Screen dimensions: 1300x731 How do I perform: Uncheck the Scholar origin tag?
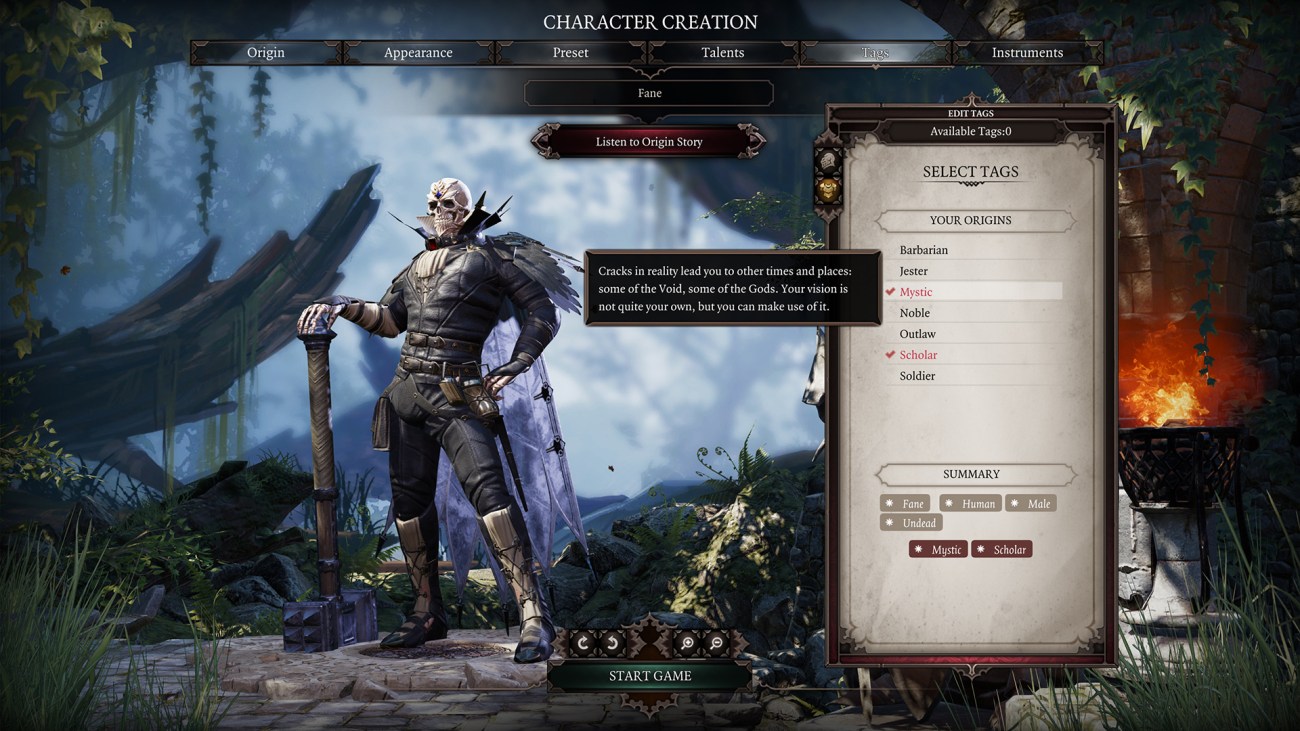[918, 354]
